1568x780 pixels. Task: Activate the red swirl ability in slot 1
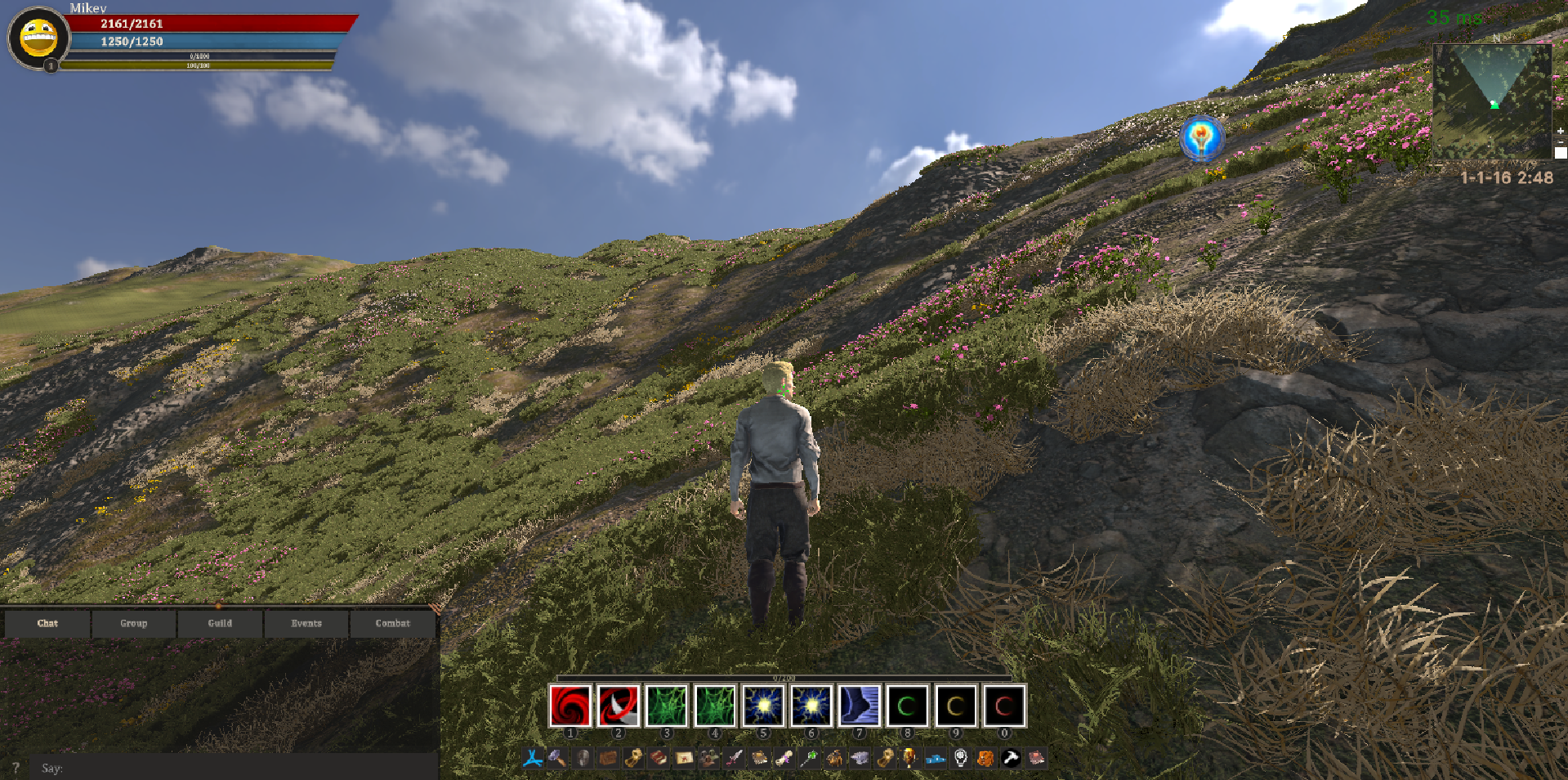click(570, 706)
